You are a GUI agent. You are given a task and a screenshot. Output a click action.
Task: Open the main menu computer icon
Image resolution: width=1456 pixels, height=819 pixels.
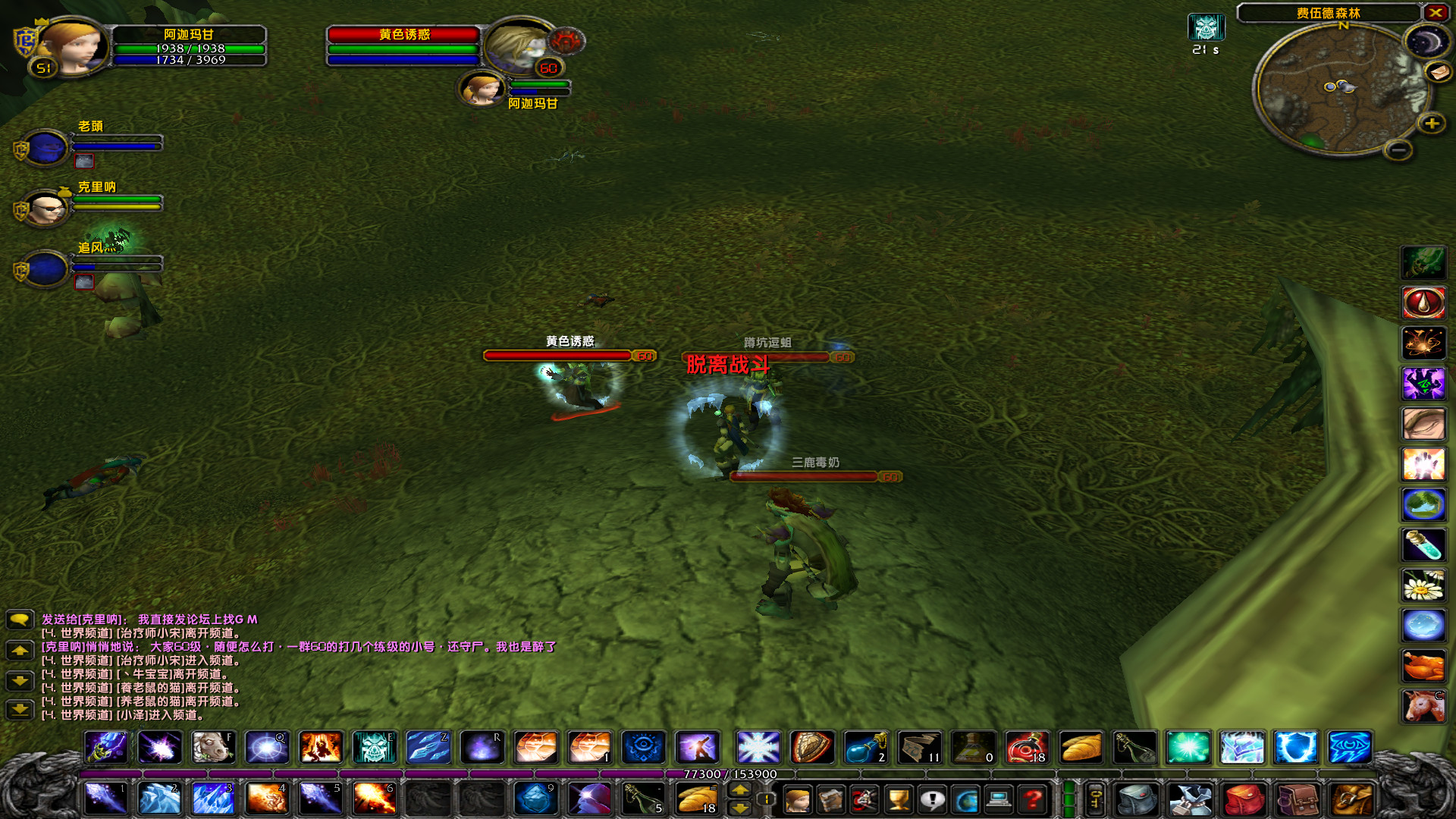click(999, 799)
